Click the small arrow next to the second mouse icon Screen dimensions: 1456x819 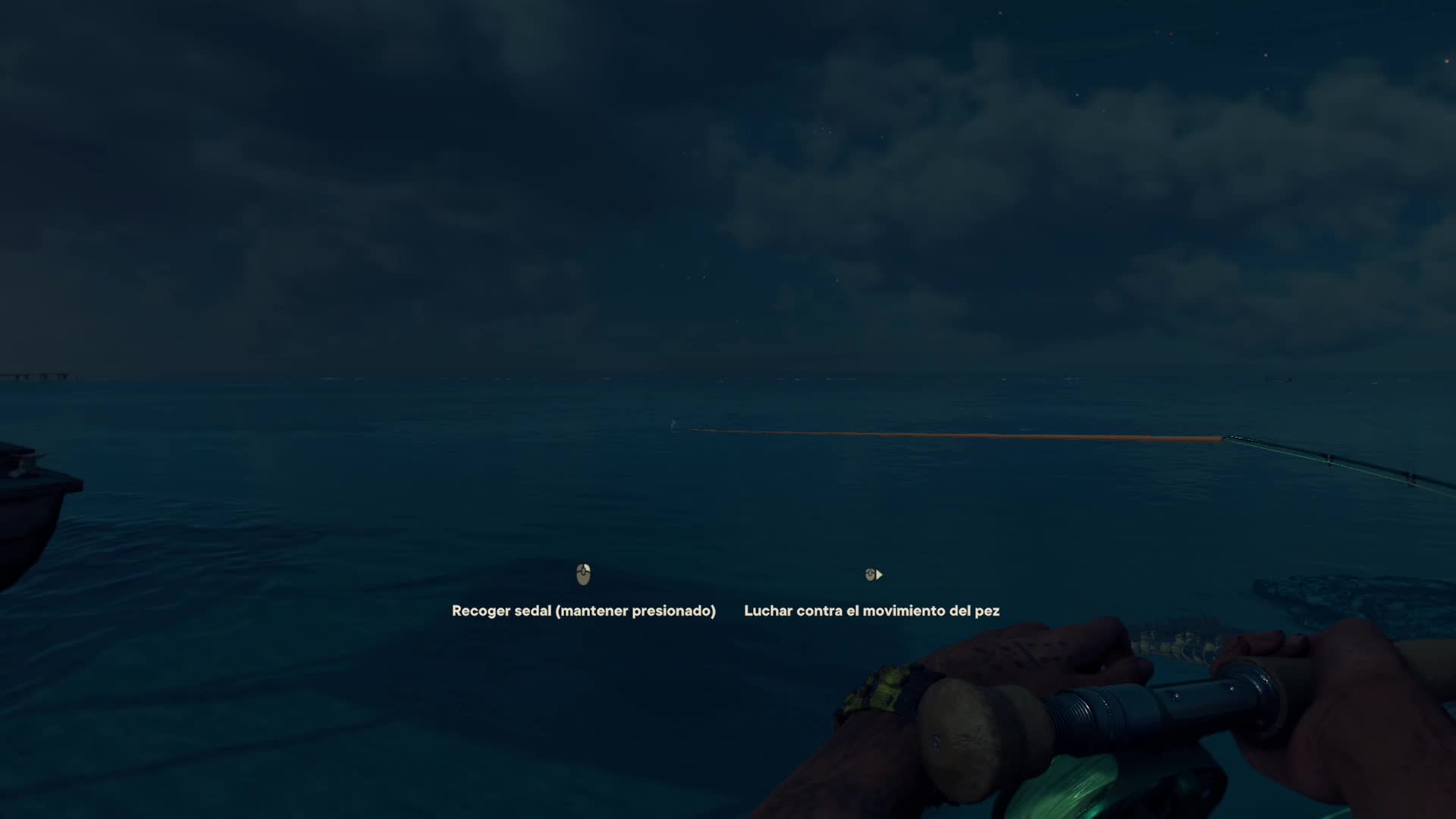(x=879, y=575)
